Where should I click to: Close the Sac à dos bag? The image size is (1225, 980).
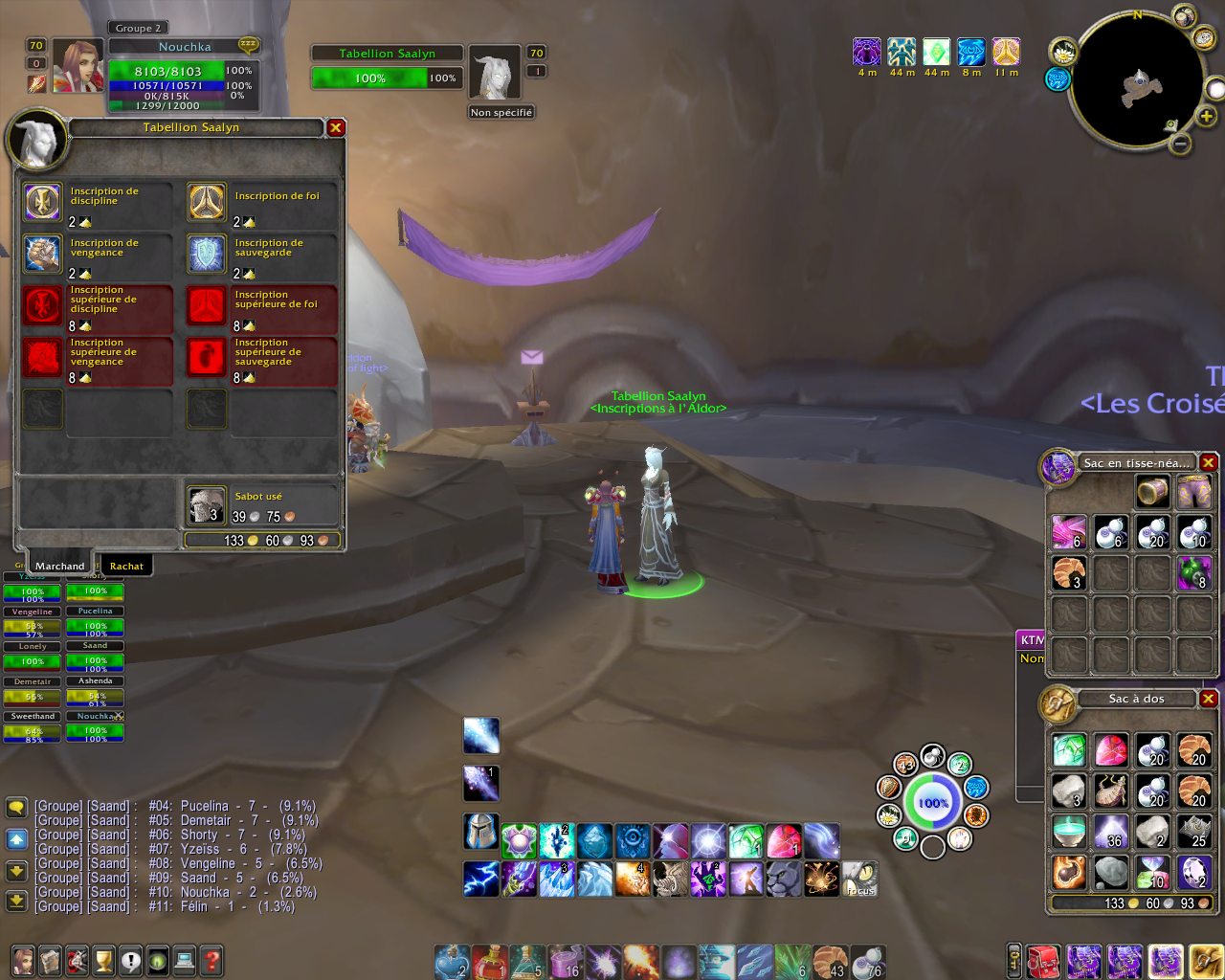1209,699
